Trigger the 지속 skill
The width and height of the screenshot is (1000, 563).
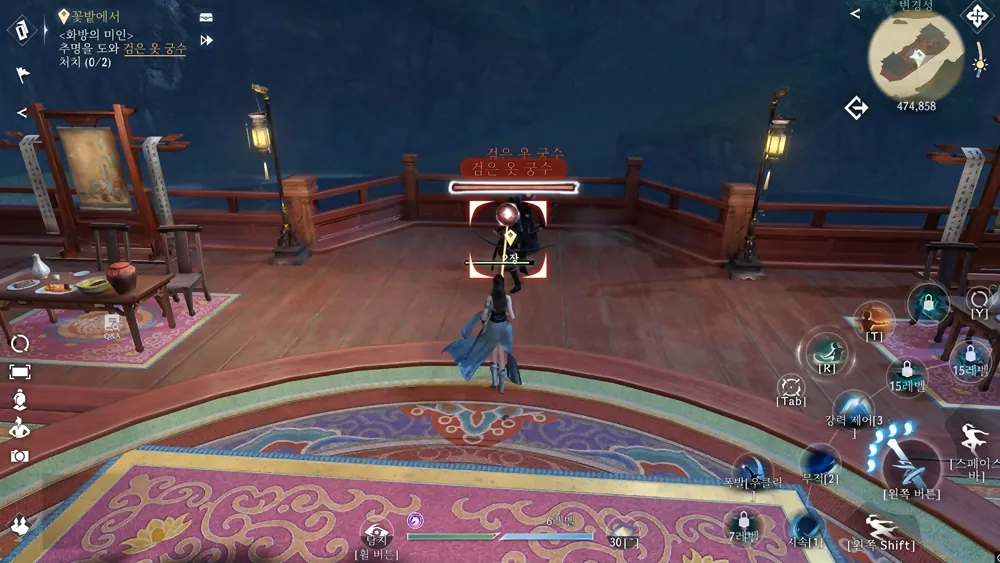point(805,524)
